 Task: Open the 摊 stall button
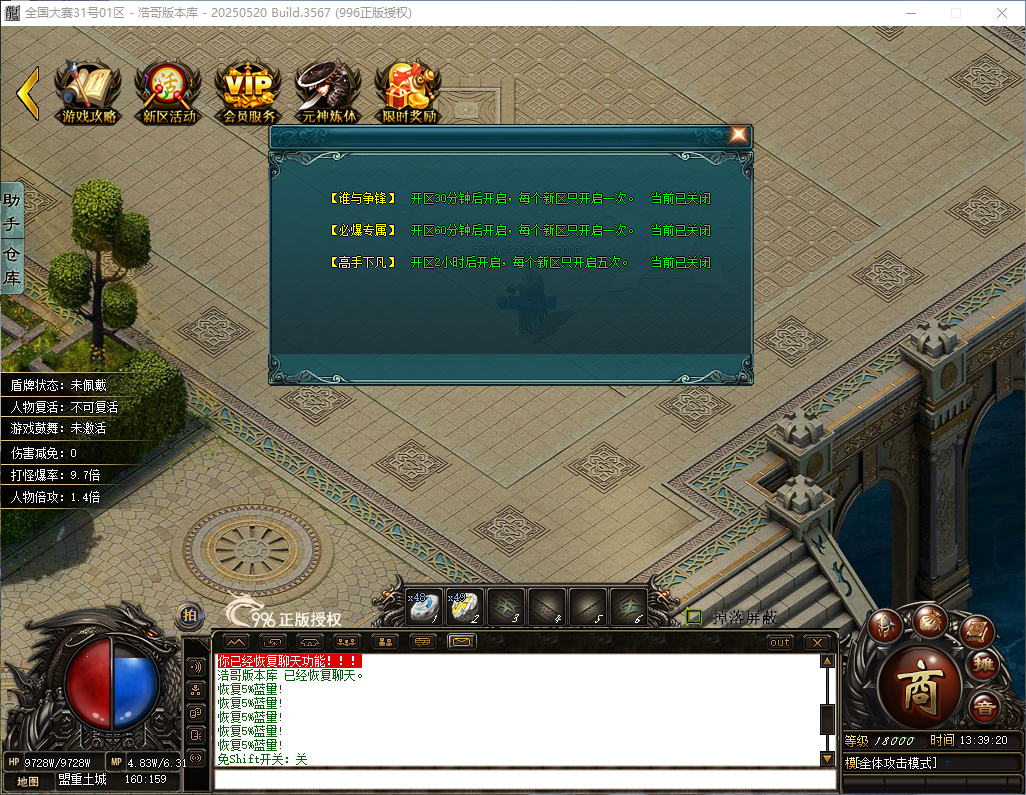(984, 666)
